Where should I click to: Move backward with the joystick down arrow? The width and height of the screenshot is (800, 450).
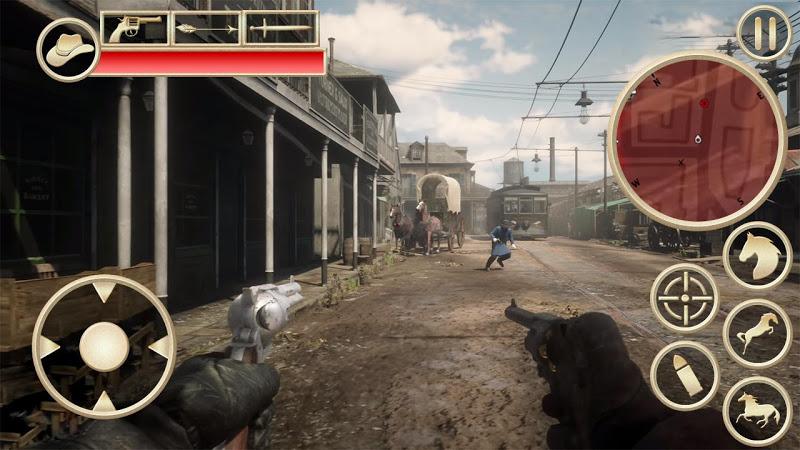pyautogui.click(x=104, y=402)
